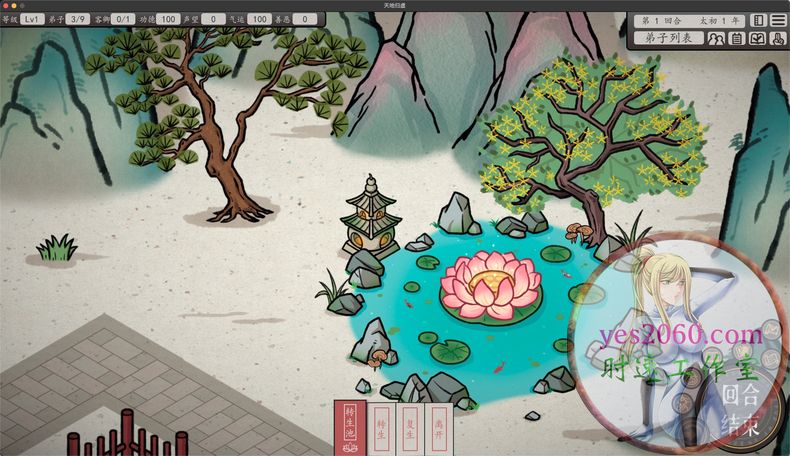Open the open-book icon
This screenshot has height=456, width=790.
coord(757,39)
